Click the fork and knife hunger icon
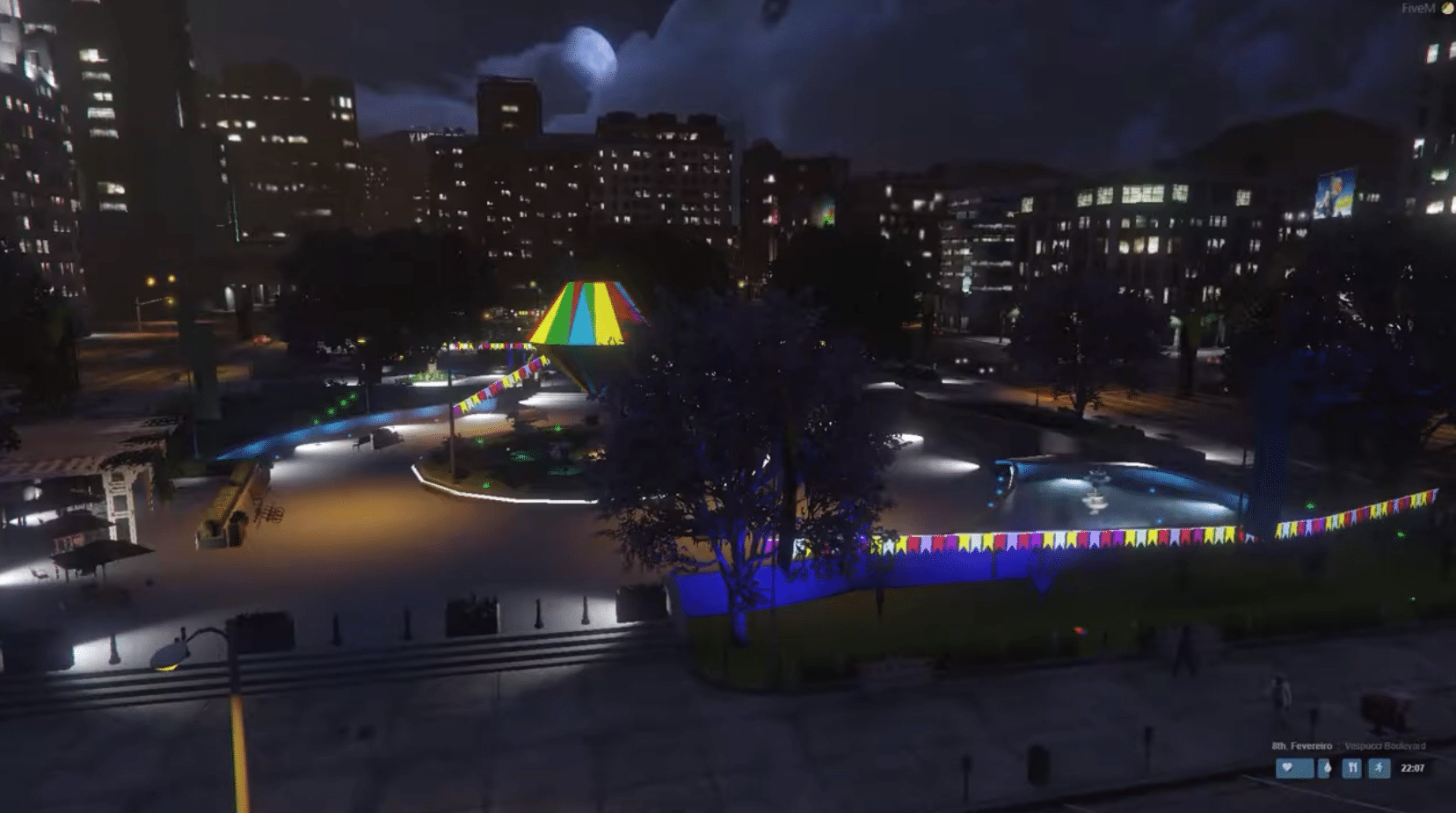 (1354, 766)
